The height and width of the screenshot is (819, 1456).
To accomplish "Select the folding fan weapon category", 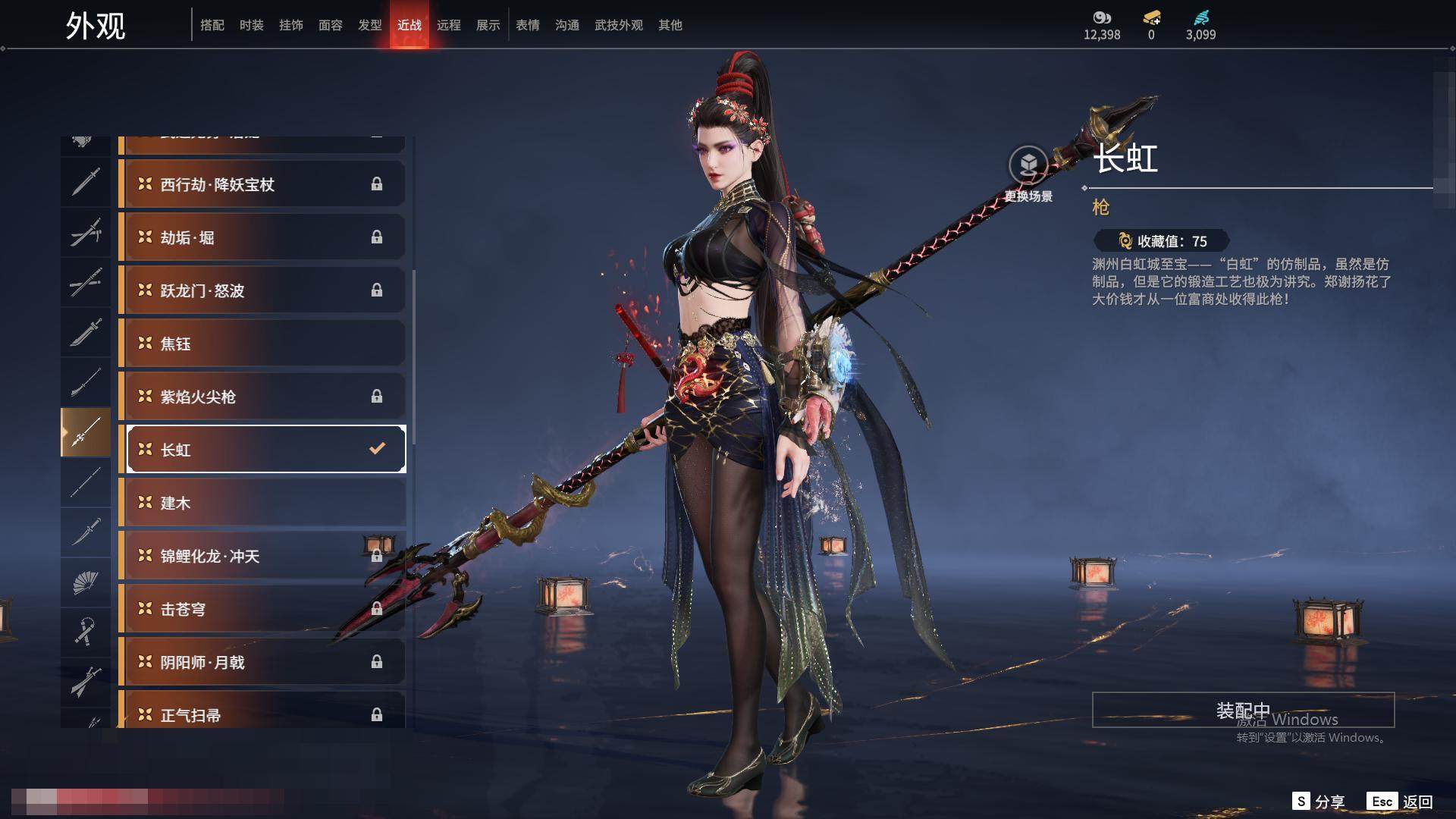I will coord(86,582).
